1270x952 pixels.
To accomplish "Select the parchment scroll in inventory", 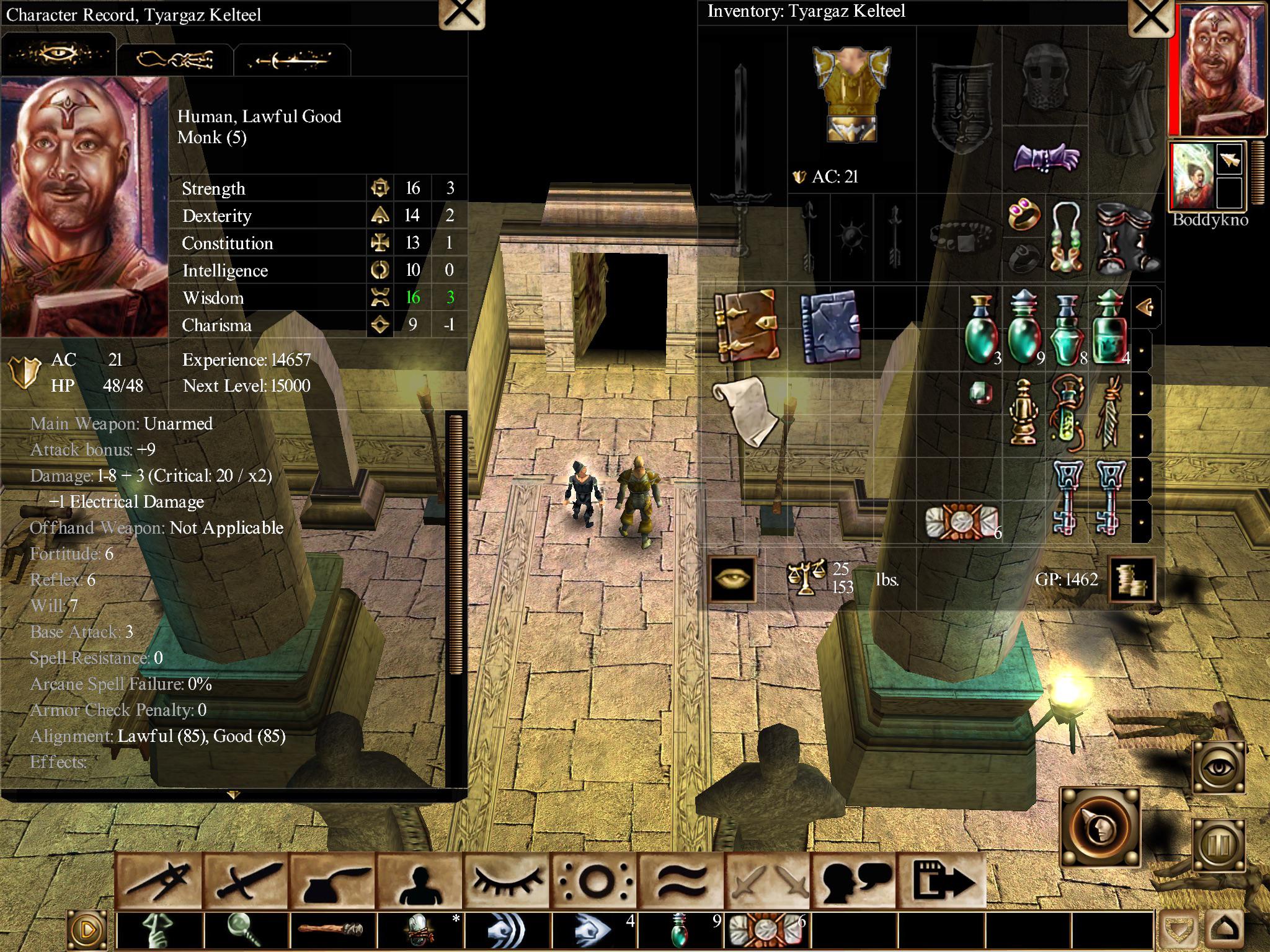I will point(746,410).
